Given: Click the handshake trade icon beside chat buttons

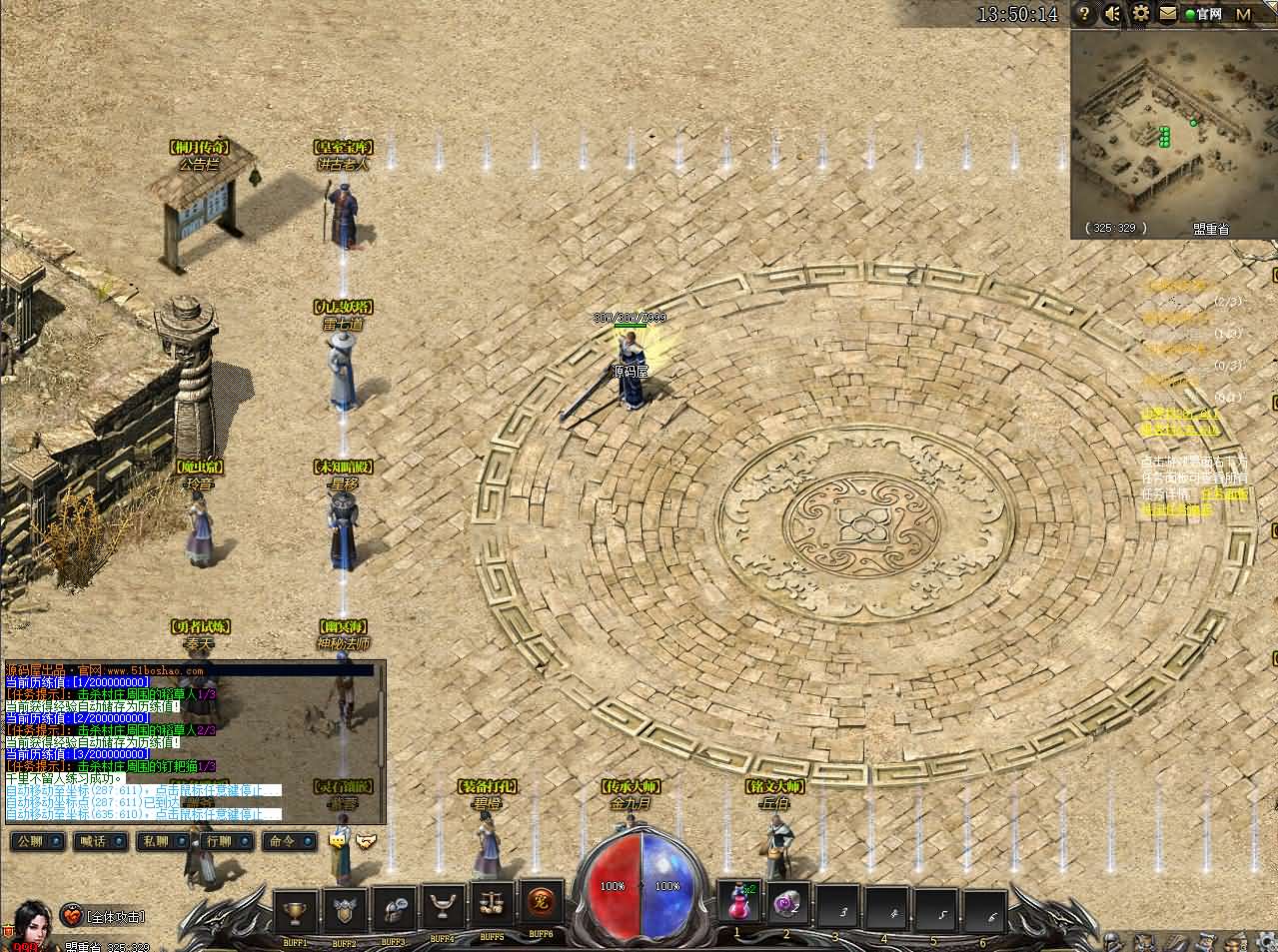Looking at the screenshot, I should click(367, 841).
